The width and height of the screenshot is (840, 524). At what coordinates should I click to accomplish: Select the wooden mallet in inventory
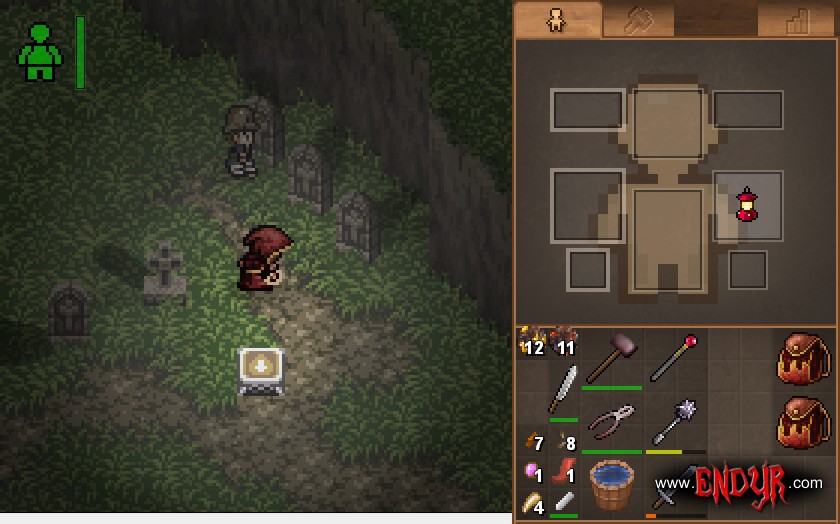pos(611,360)
